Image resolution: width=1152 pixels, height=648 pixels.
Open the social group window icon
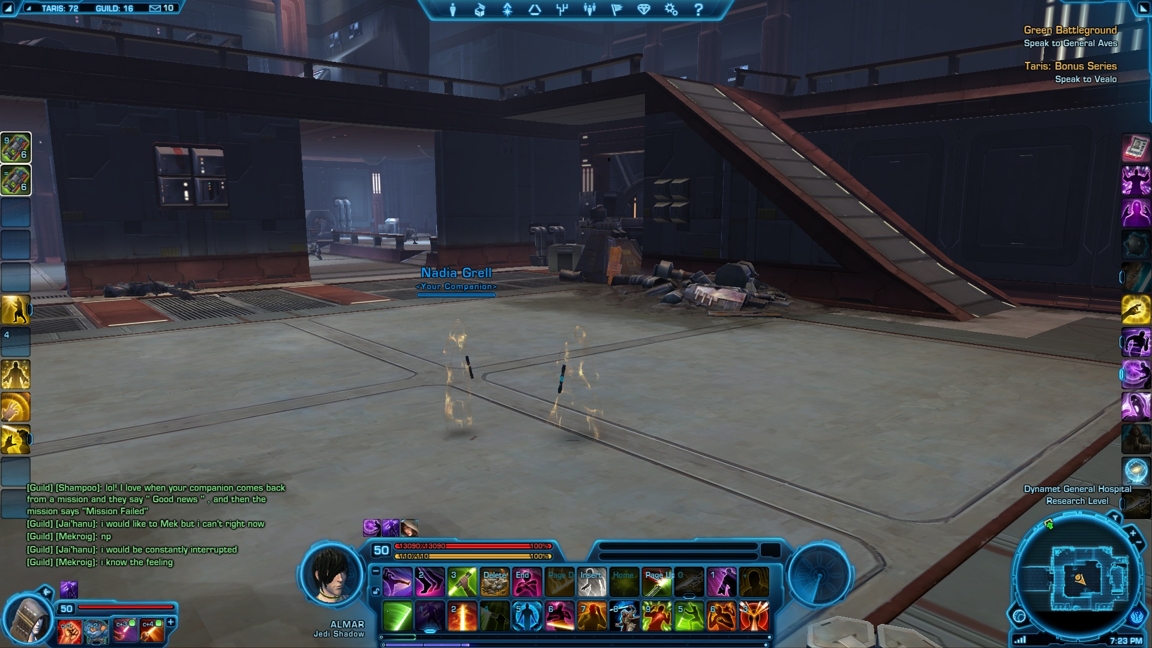[589, 10]
